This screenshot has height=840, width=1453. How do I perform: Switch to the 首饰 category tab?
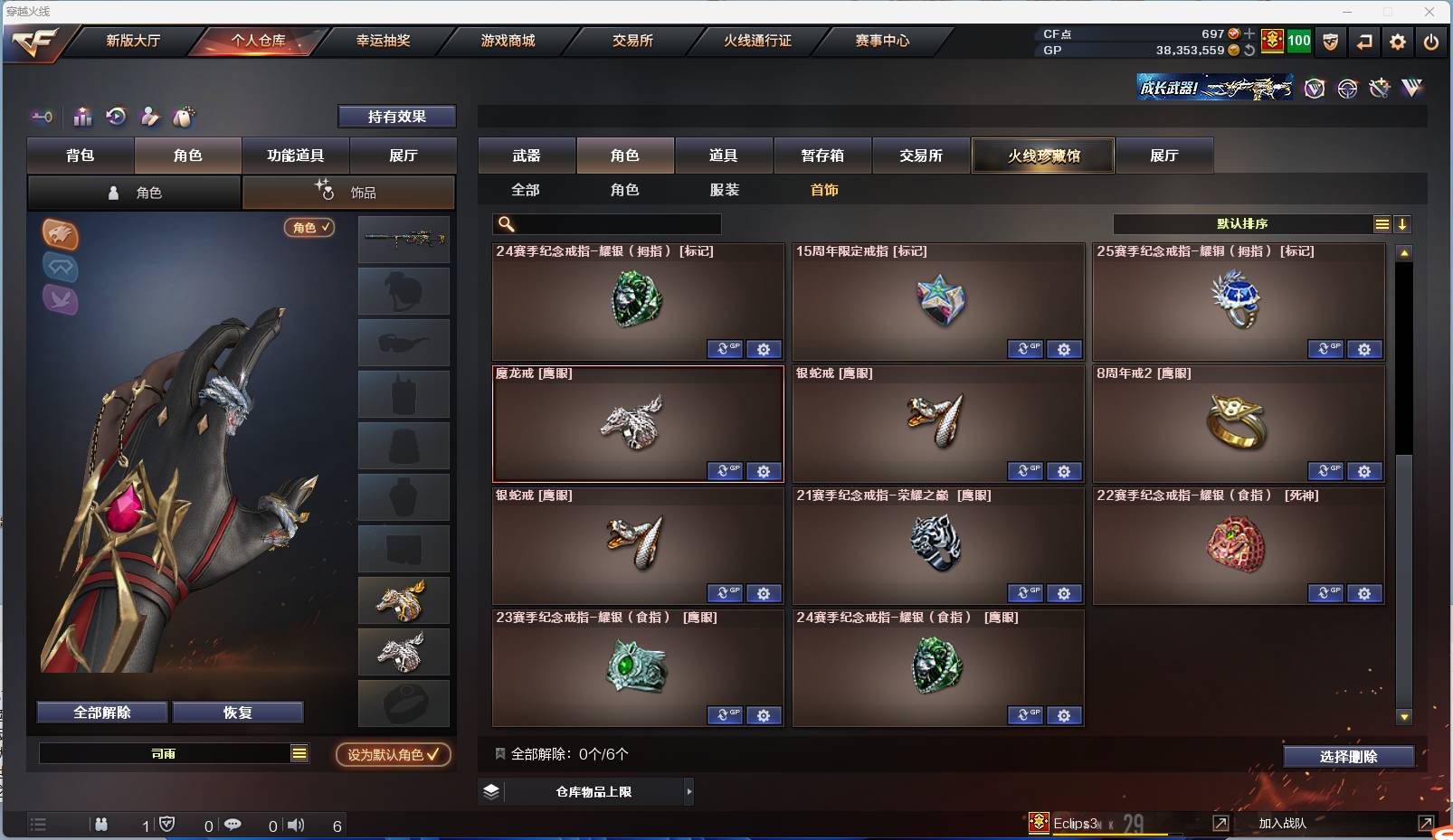click(x=822, y=190)
